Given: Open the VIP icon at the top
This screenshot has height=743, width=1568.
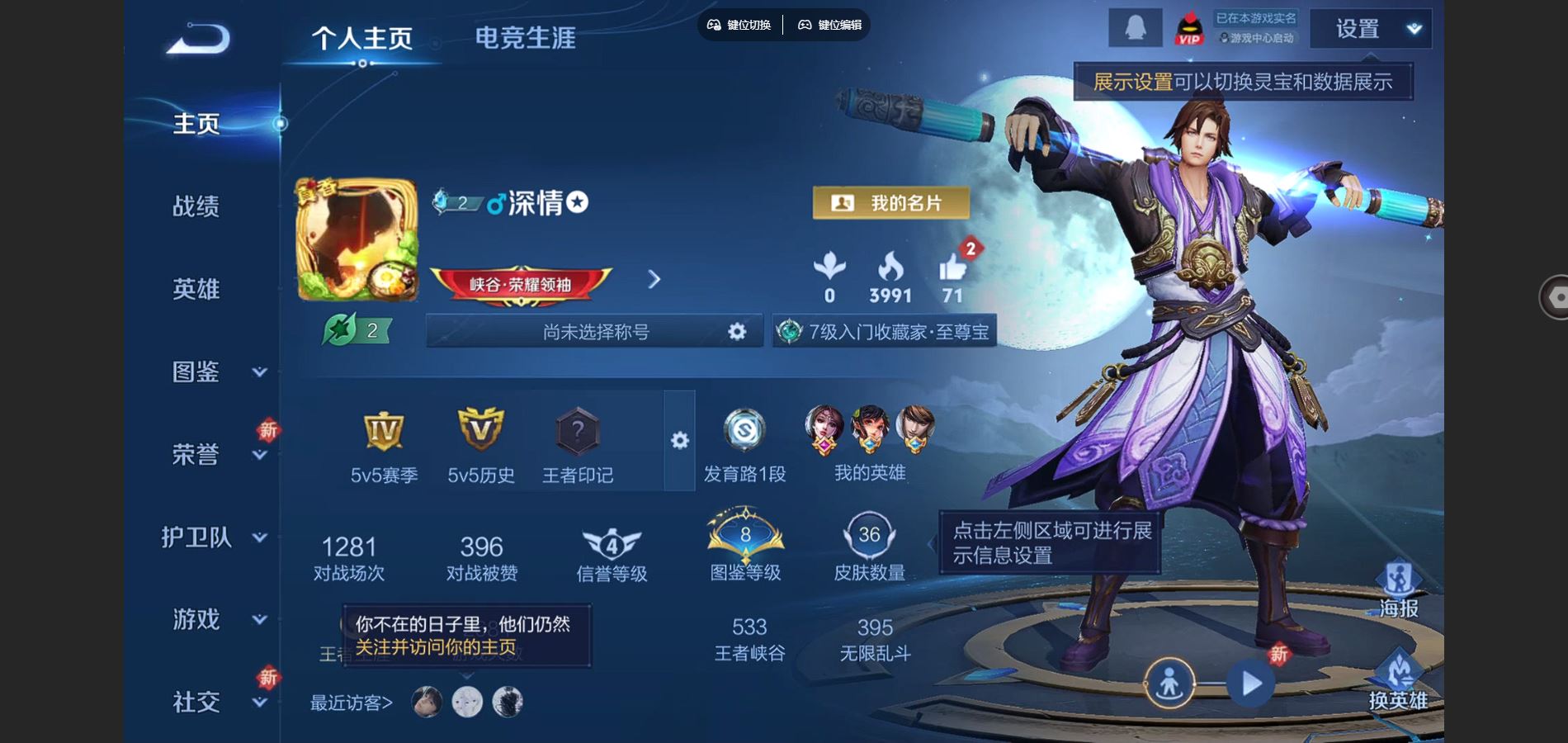Looking at the screenshot, I should point(1192,29).
